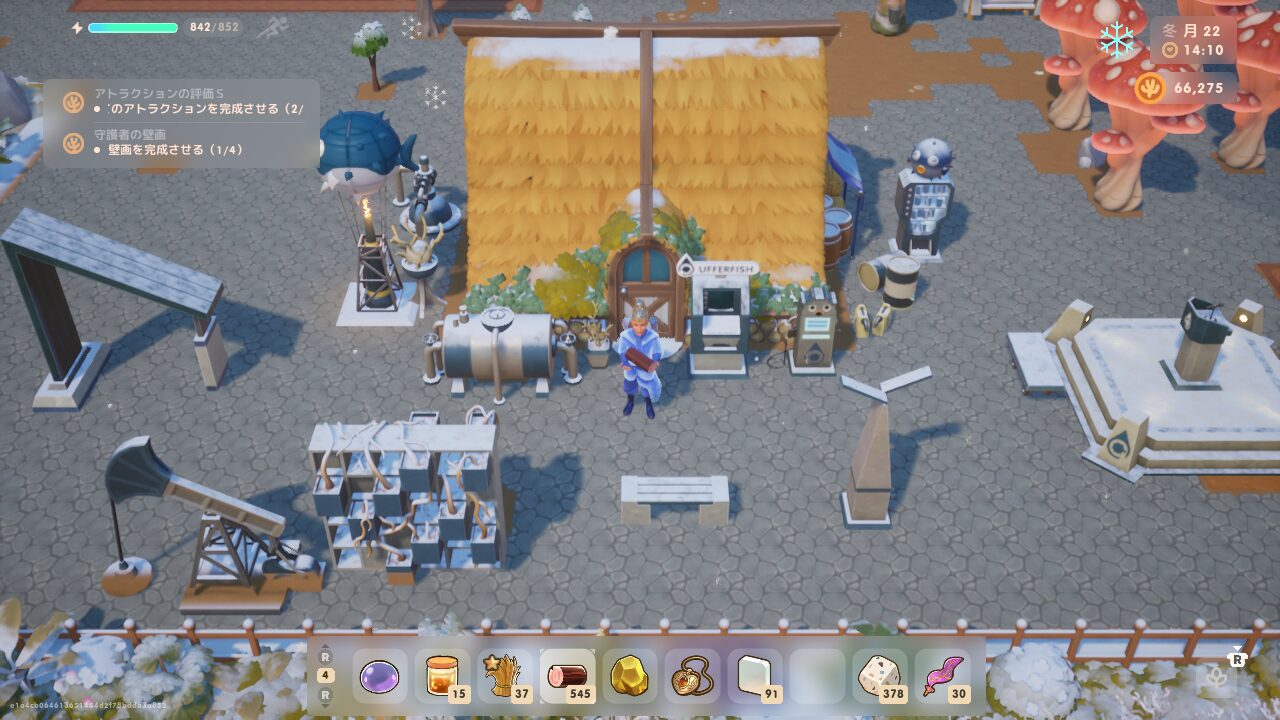Open the 守護者の壁画 quest entry
This screenshot has height=720, width=1280.
tap(185, 142)
